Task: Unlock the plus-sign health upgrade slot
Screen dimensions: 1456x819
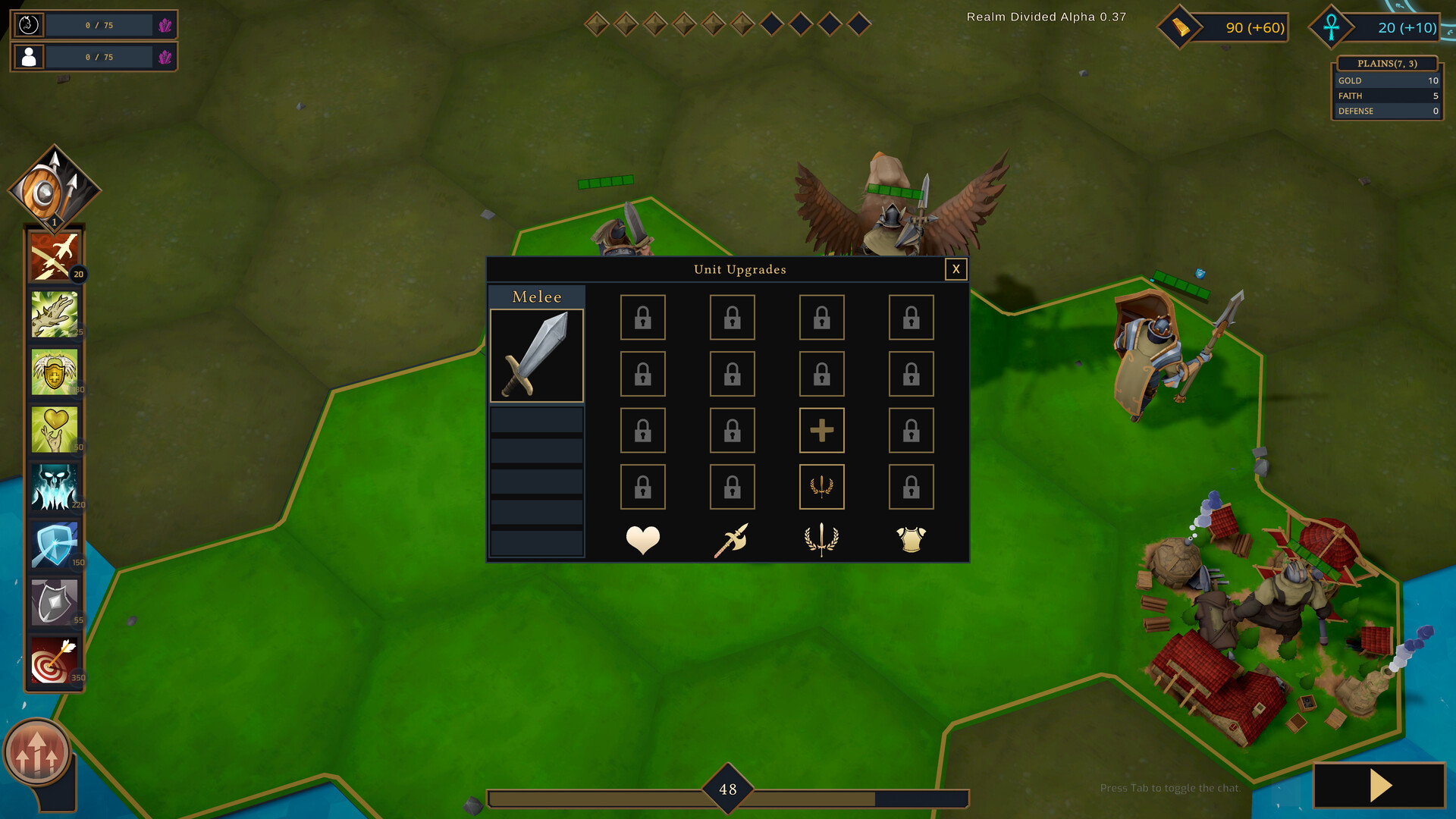Action: [x=821, y=430]
